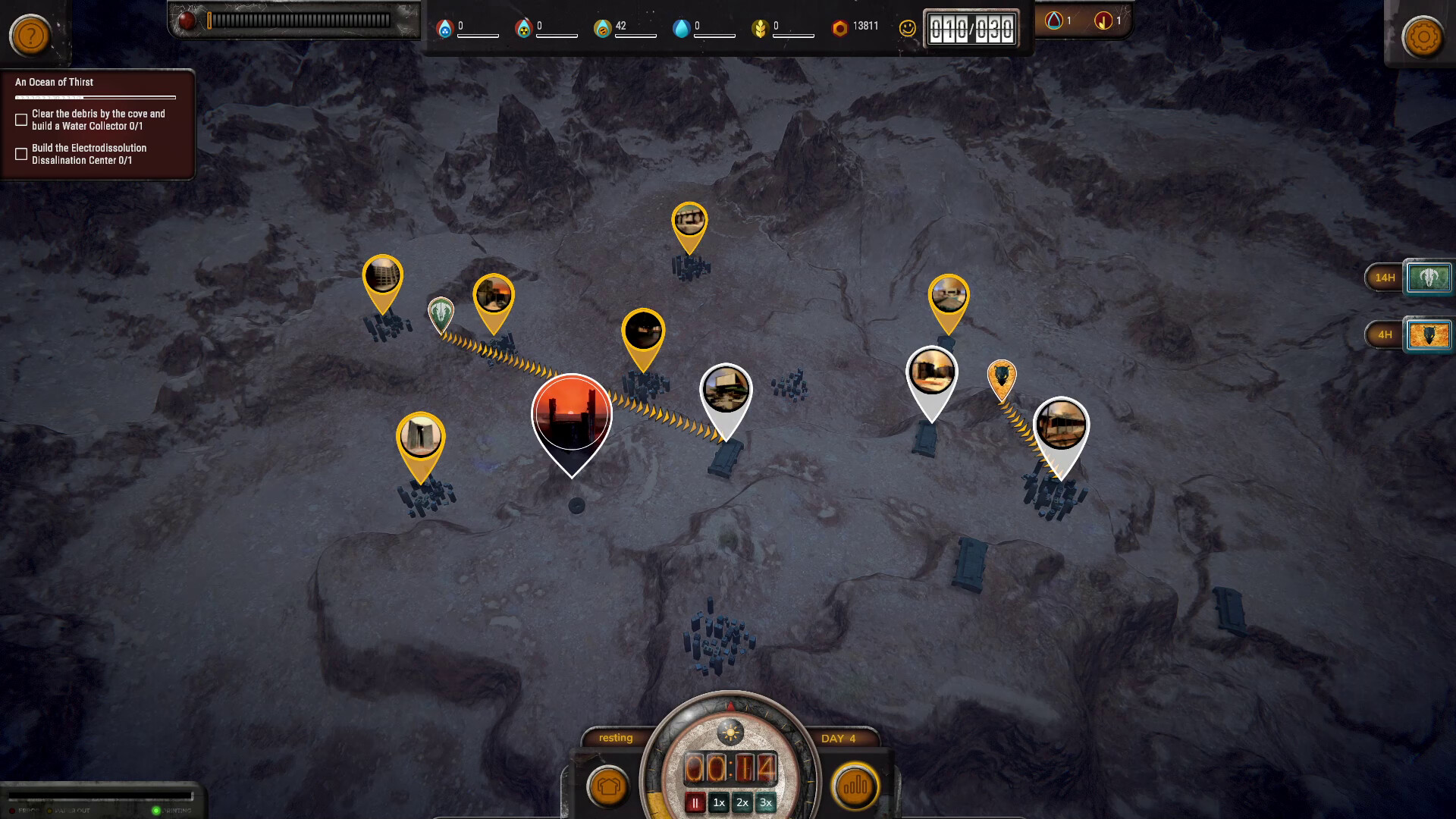This screenshot has width=1456, height=819.
Task: Select the green skull expedition arriving in 14H
Action: pos(1429,278)
